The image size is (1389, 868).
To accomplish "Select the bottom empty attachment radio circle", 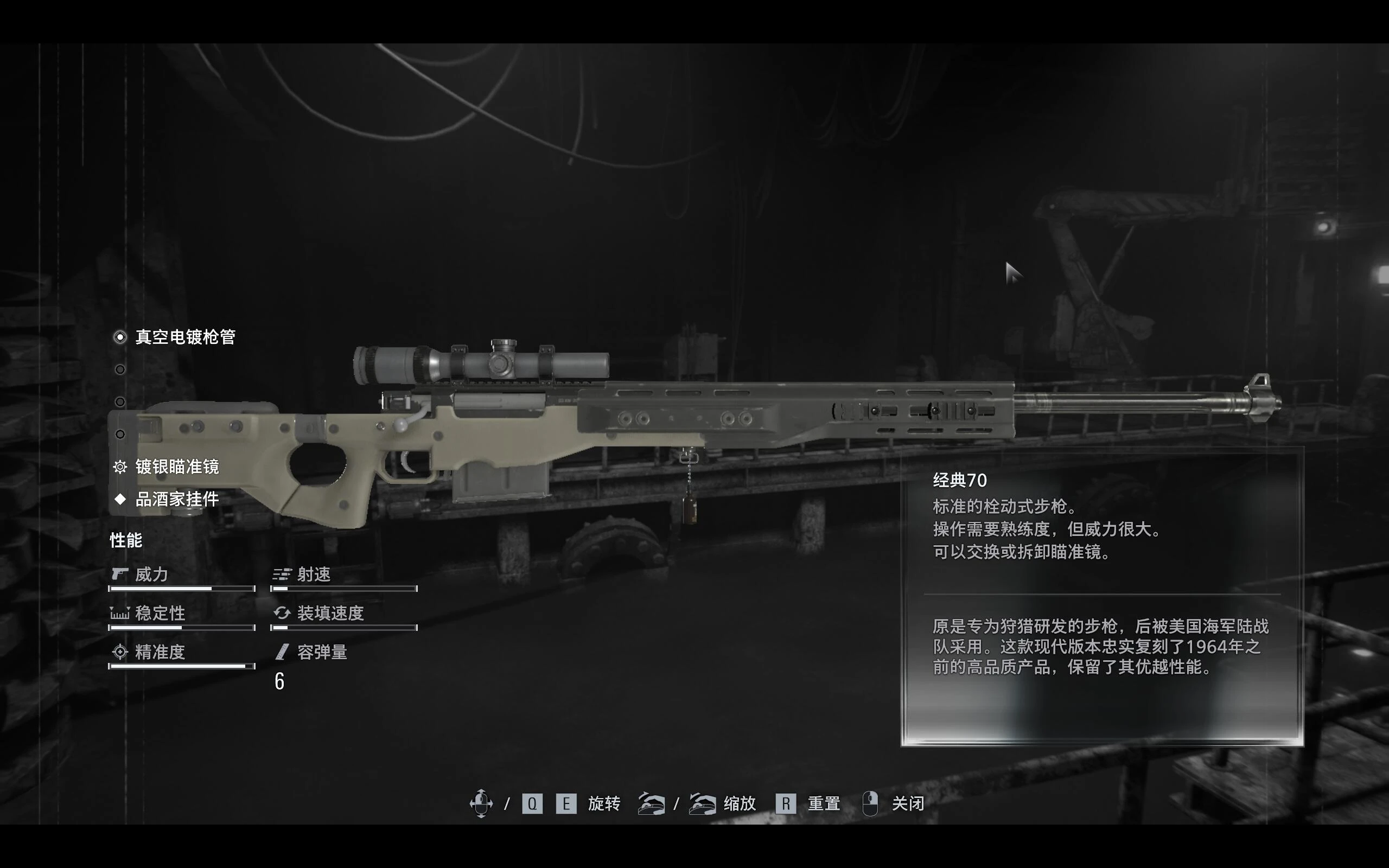I will click(x=119, y=433).
